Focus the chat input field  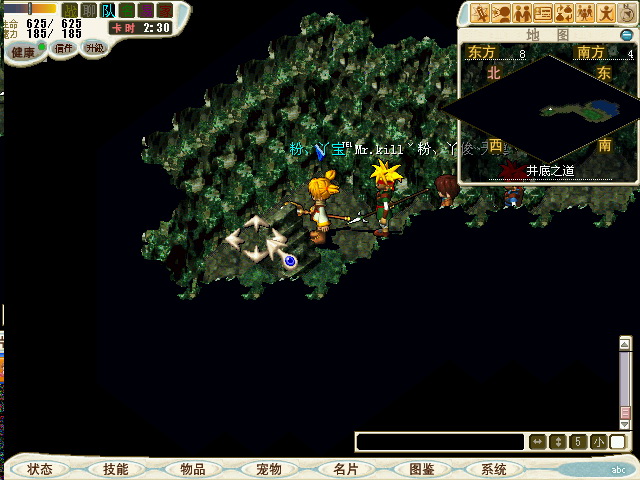(440, 442)
